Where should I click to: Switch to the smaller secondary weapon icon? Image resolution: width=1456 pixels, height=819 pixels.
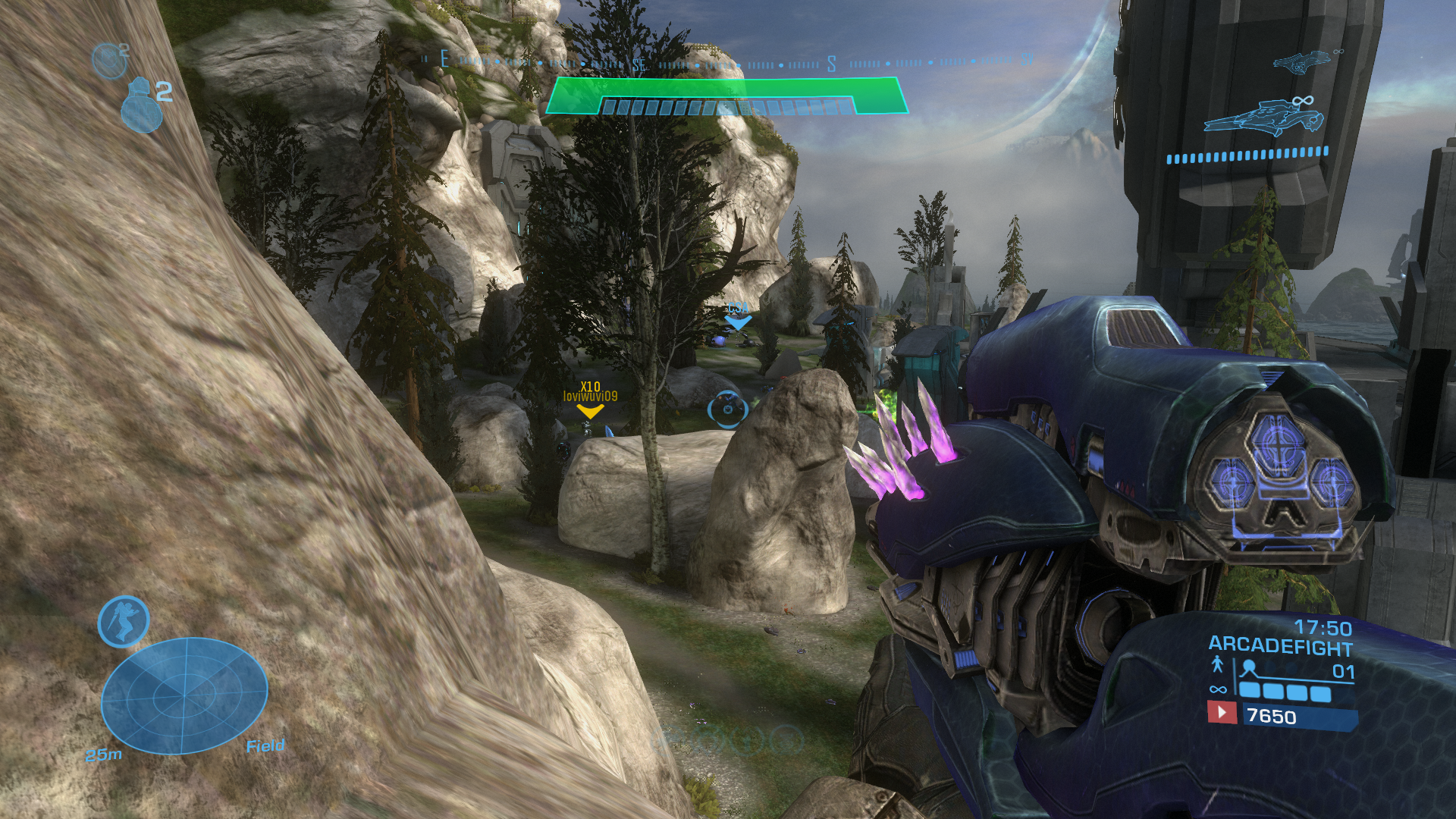coord(1302,62)
